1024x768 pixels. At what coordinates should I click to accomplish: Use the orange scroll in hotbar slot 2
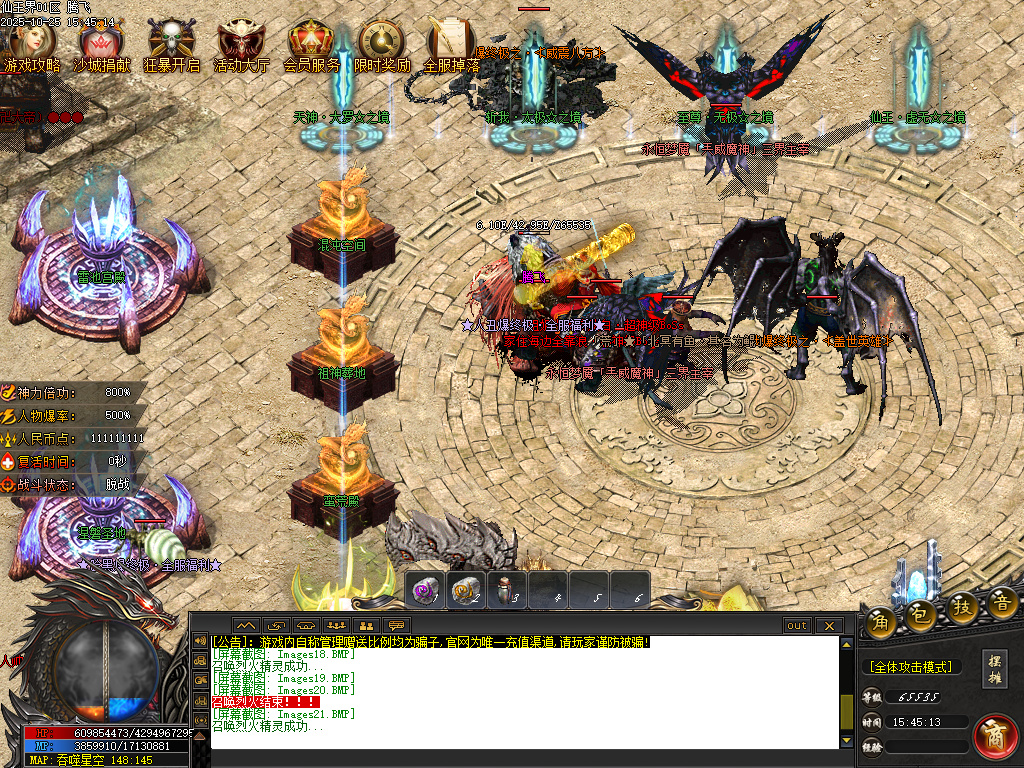point(466,590)
